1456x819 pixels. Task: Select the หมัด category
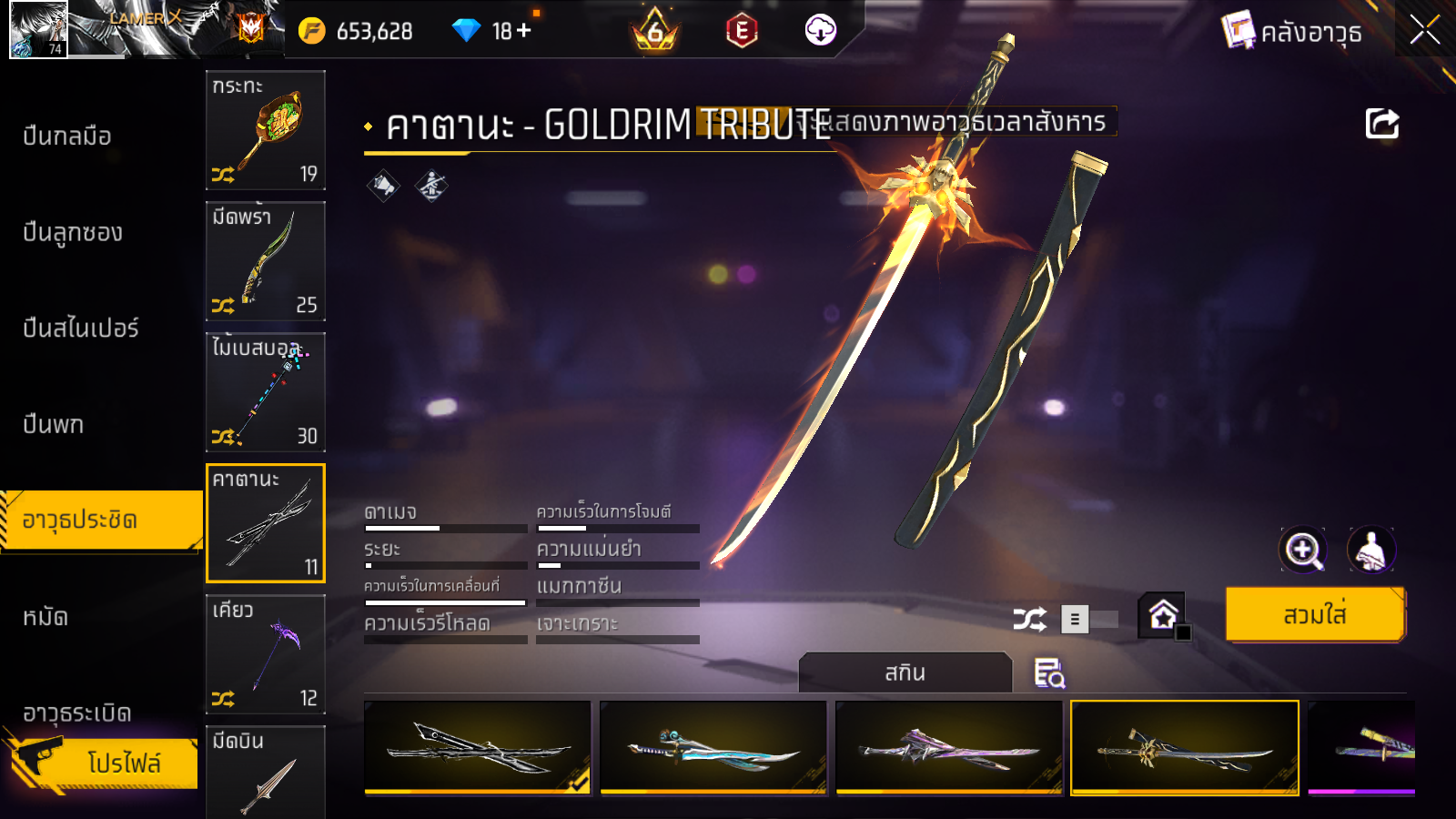[x=45, y=618]
